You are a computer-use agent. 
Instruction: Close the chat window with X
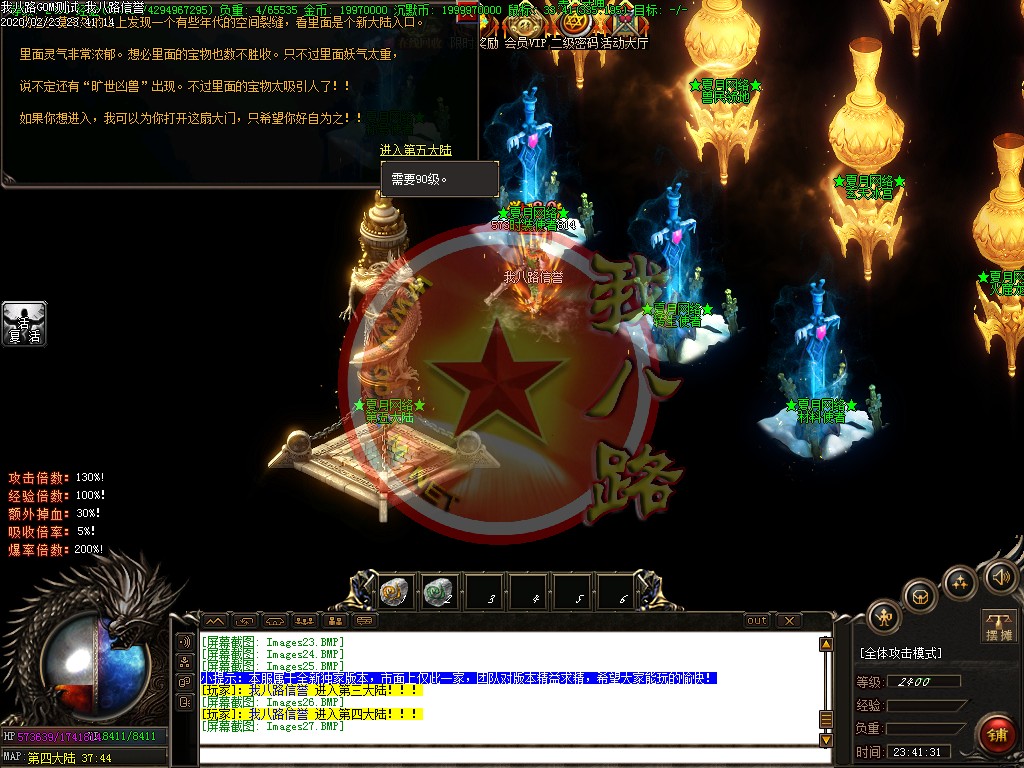790,621
